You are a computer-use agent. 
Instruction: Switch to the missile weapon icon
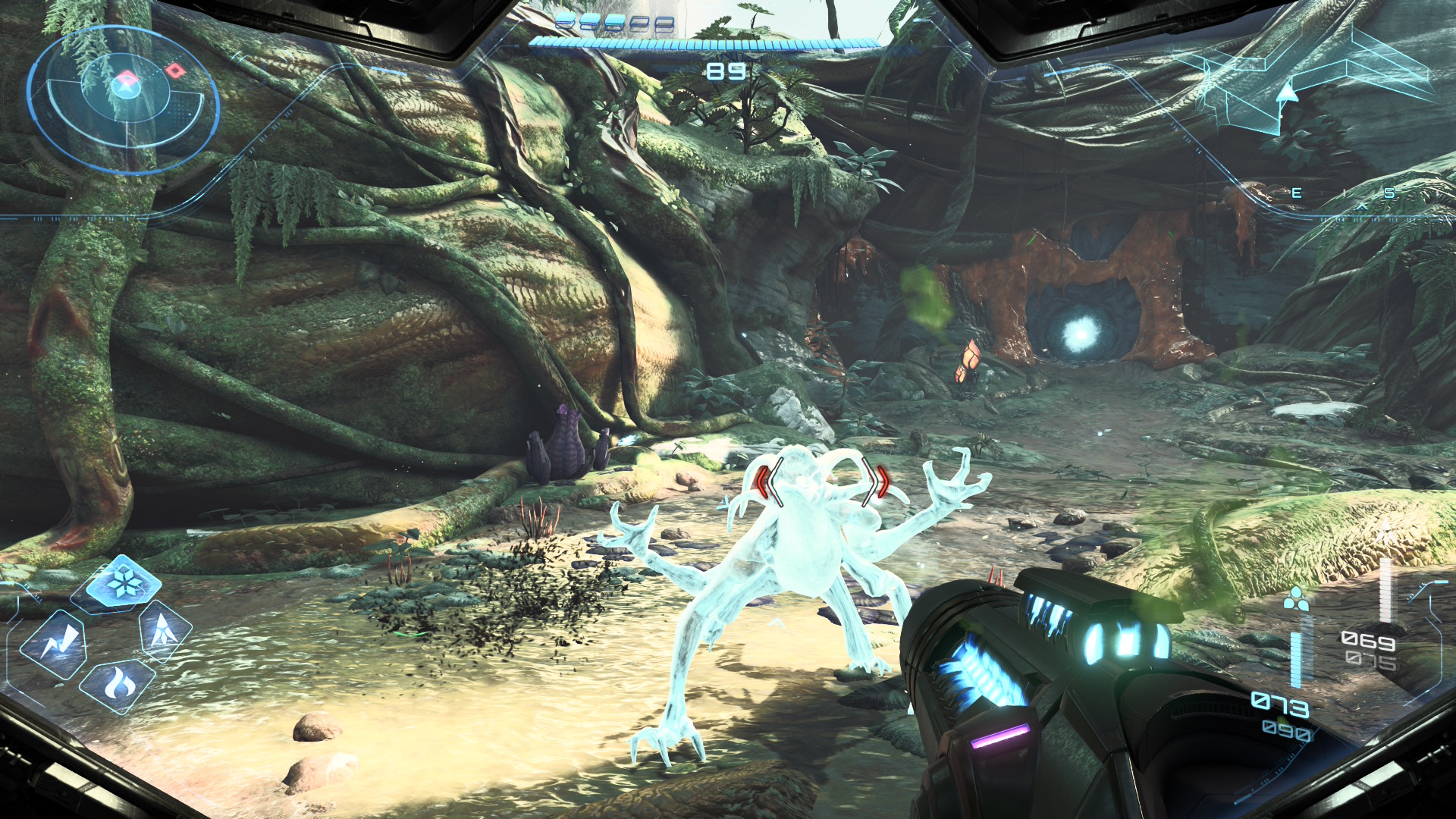pos(162,629)
